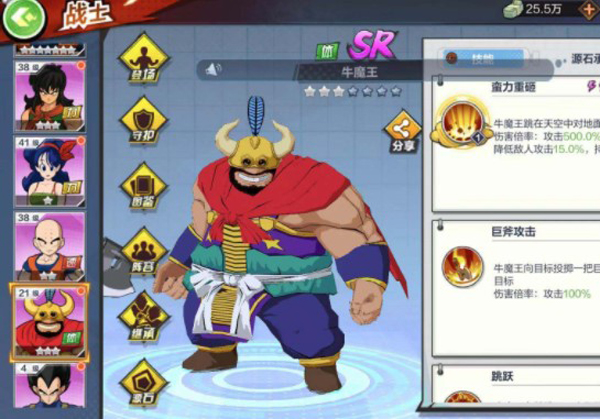This screenshot has width=600, height=419.
Task: Add currency with the plus button
Action: click(592, 9)
